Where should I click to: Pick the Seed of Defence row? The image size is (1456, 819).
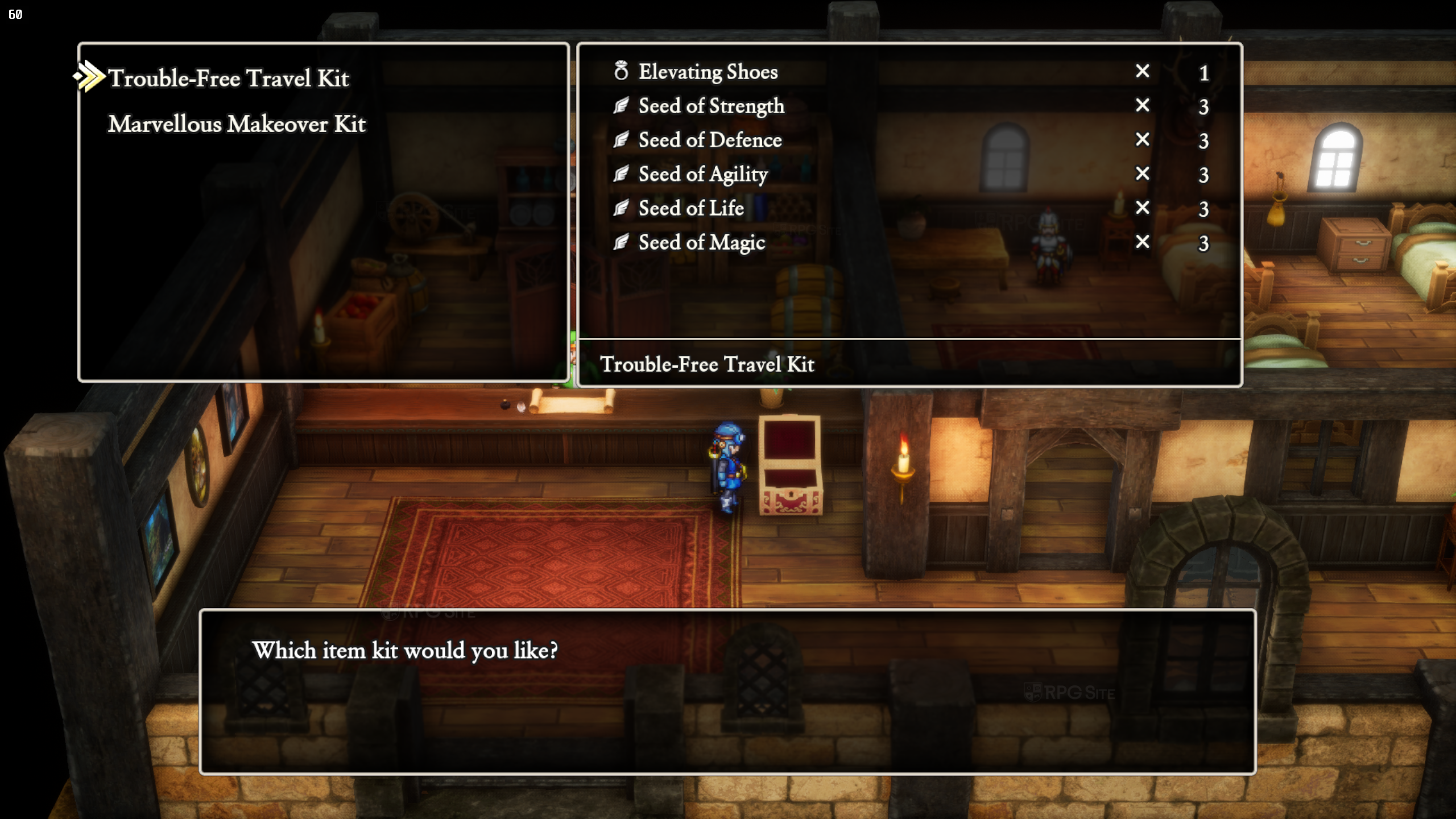pos(710,140)
